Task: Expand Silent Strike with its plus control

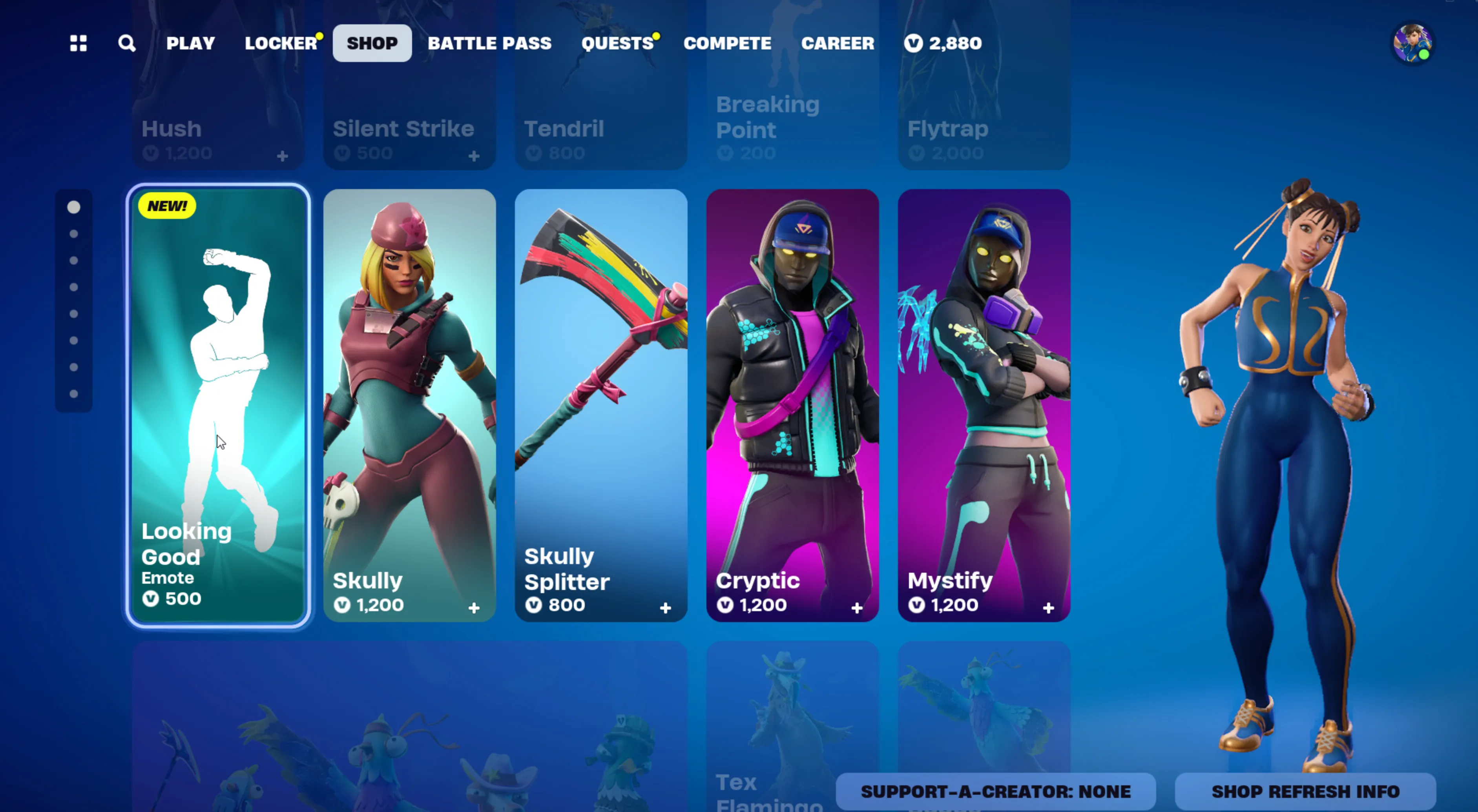Action: click(475, 156)
